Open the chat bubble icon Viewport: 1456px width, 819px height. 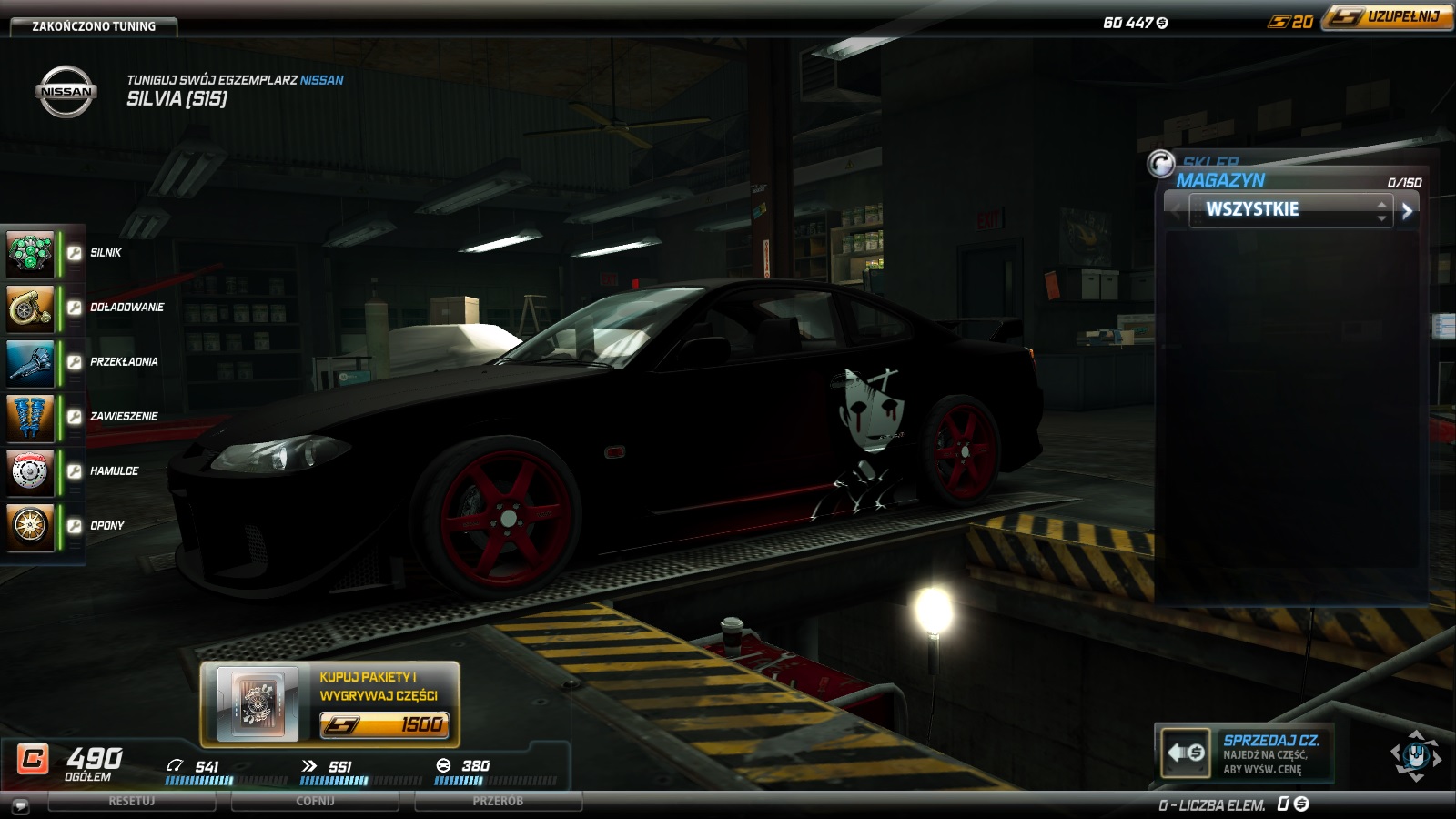click(x=21, y=806)
